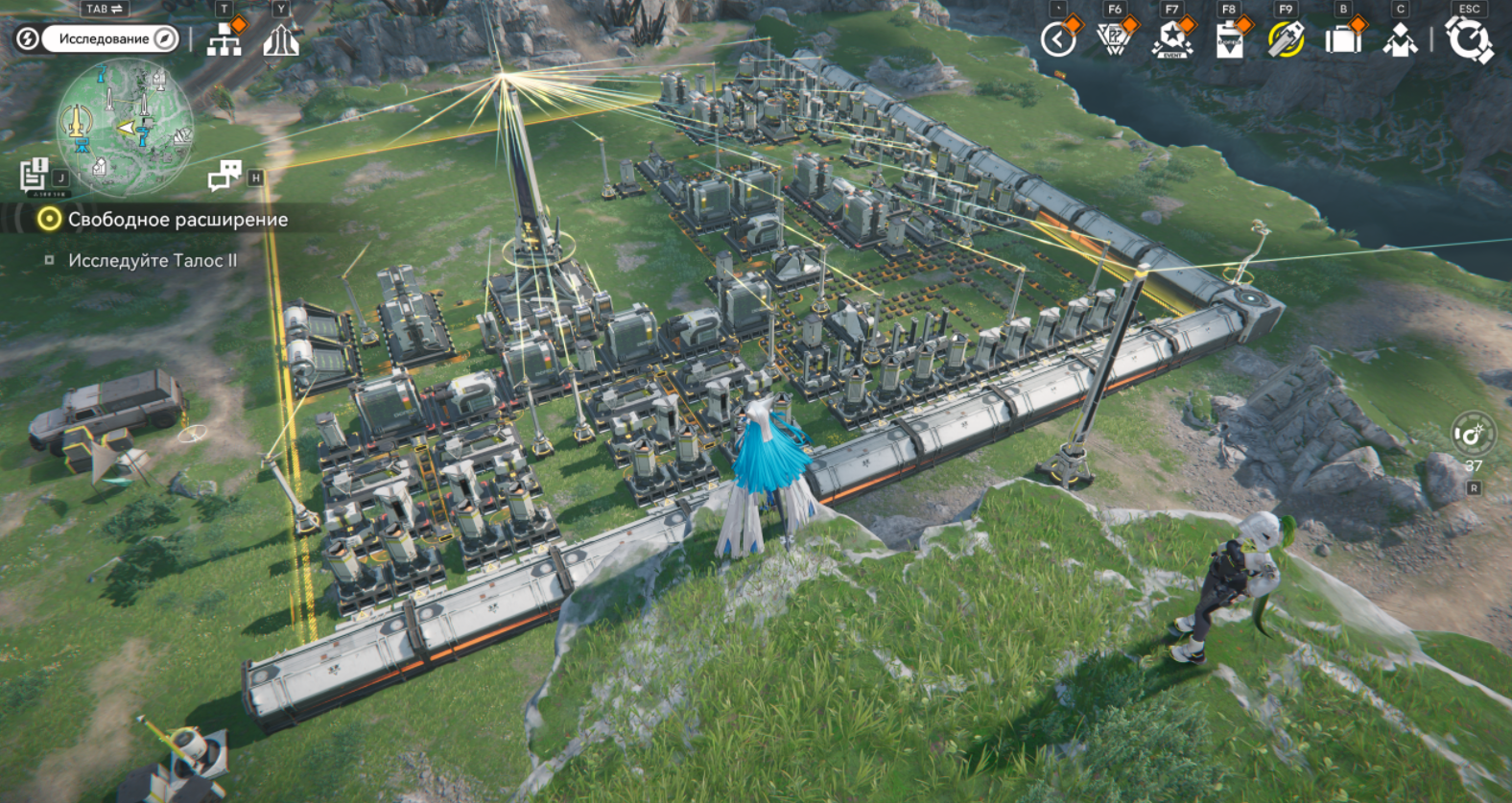Collapse the top bar with the arrow circle
1512x803 pixels.
[x=1058, y=40]
